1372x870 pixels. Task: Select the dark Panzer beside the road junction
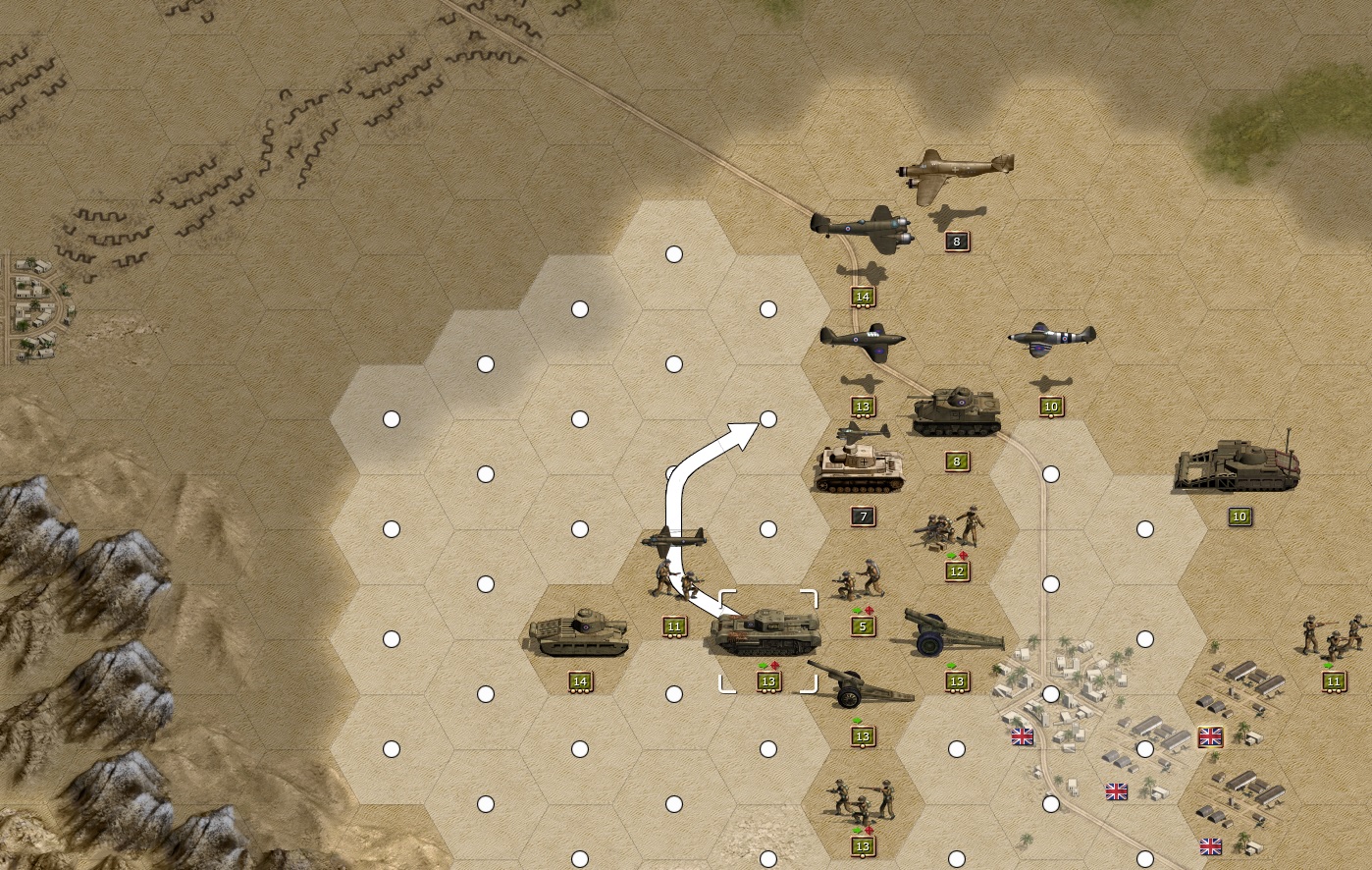954,410
